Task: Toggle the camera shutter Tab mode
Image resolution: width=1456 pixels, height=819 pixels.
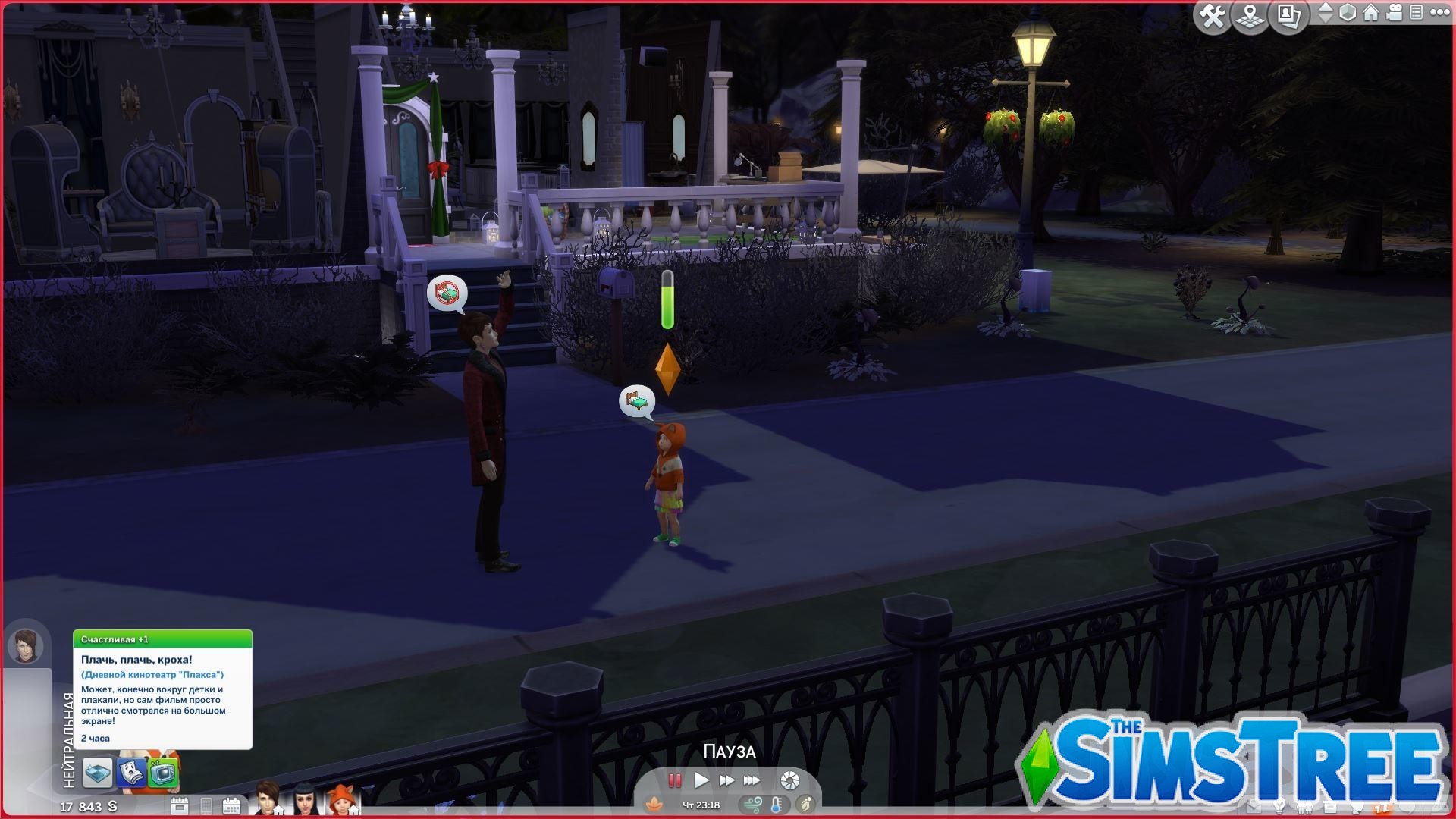Action: 789,780
